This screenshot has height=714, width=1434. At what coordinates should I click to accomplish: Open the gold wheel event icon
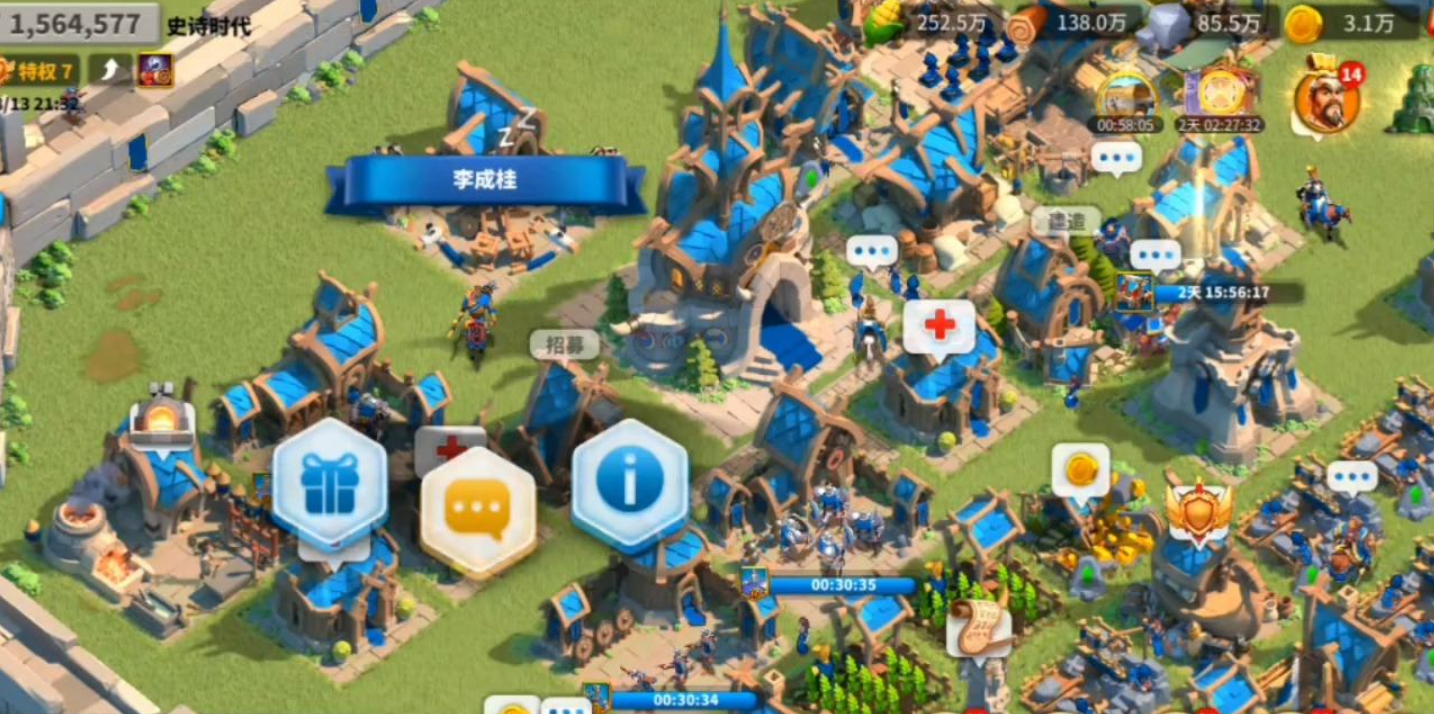click(1220, 94)
